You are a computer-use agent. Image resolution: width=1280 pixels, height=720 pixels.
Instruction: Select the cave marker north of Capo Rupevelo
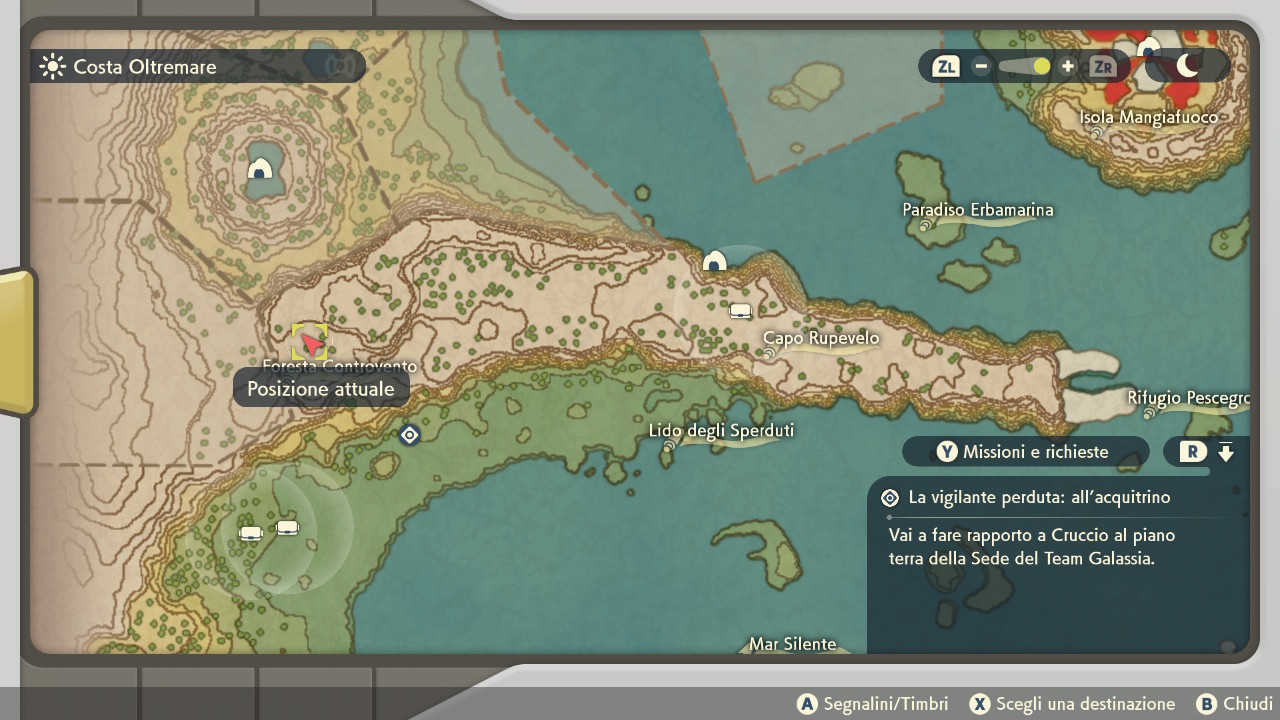[714, 262]
